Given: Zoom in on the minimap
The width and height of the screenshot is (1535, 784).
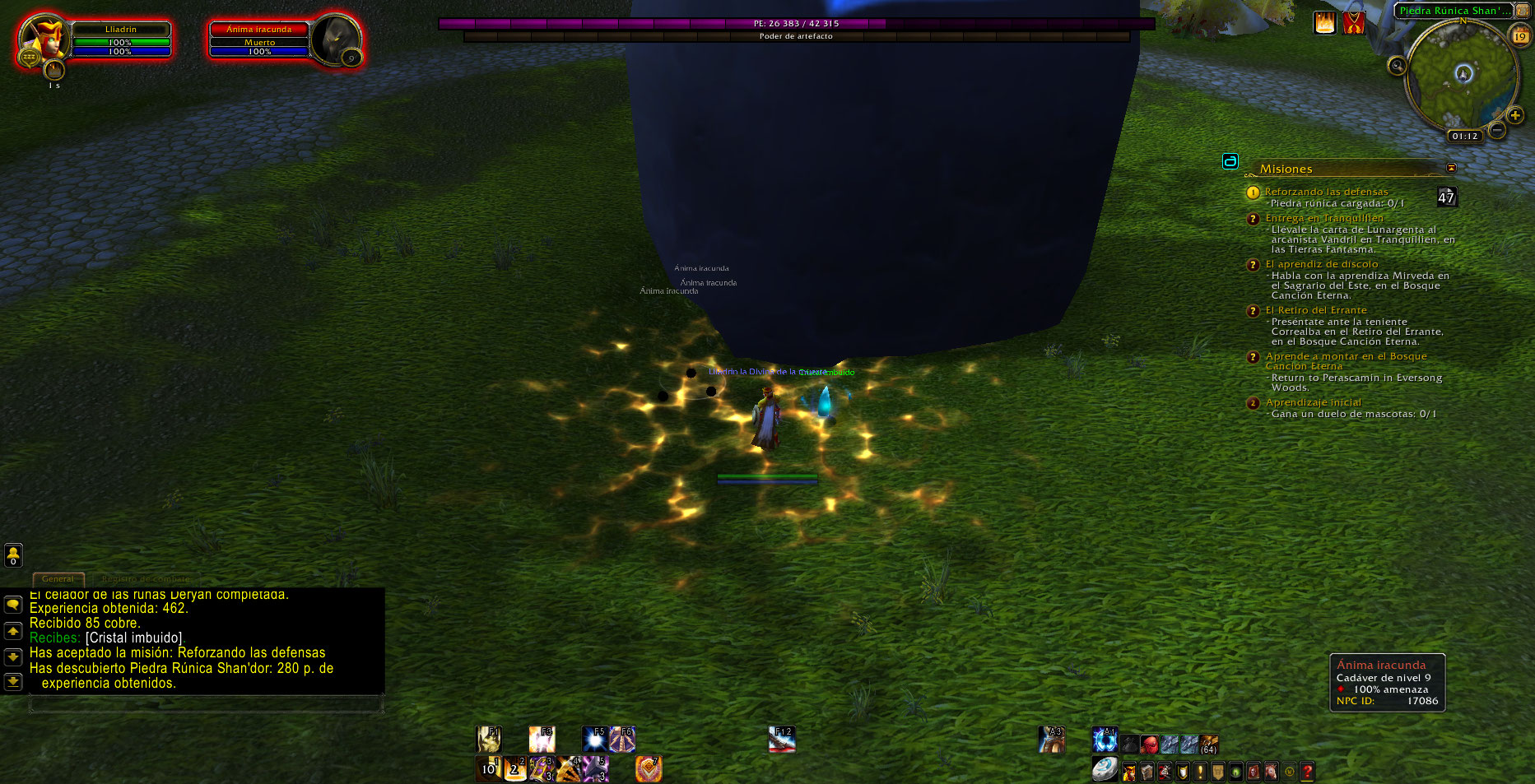Looking at the screenshot, I should (x=1514, y=115).
